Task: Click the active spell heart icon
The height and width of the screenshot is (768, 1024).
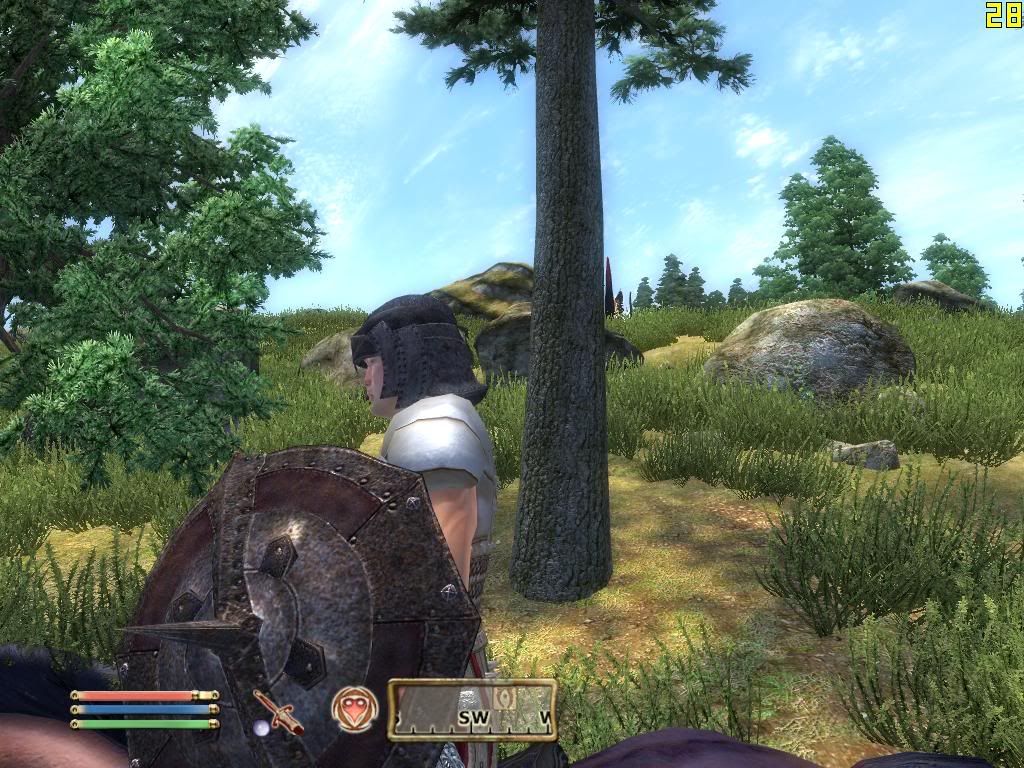Action: [x=355, y=708]
